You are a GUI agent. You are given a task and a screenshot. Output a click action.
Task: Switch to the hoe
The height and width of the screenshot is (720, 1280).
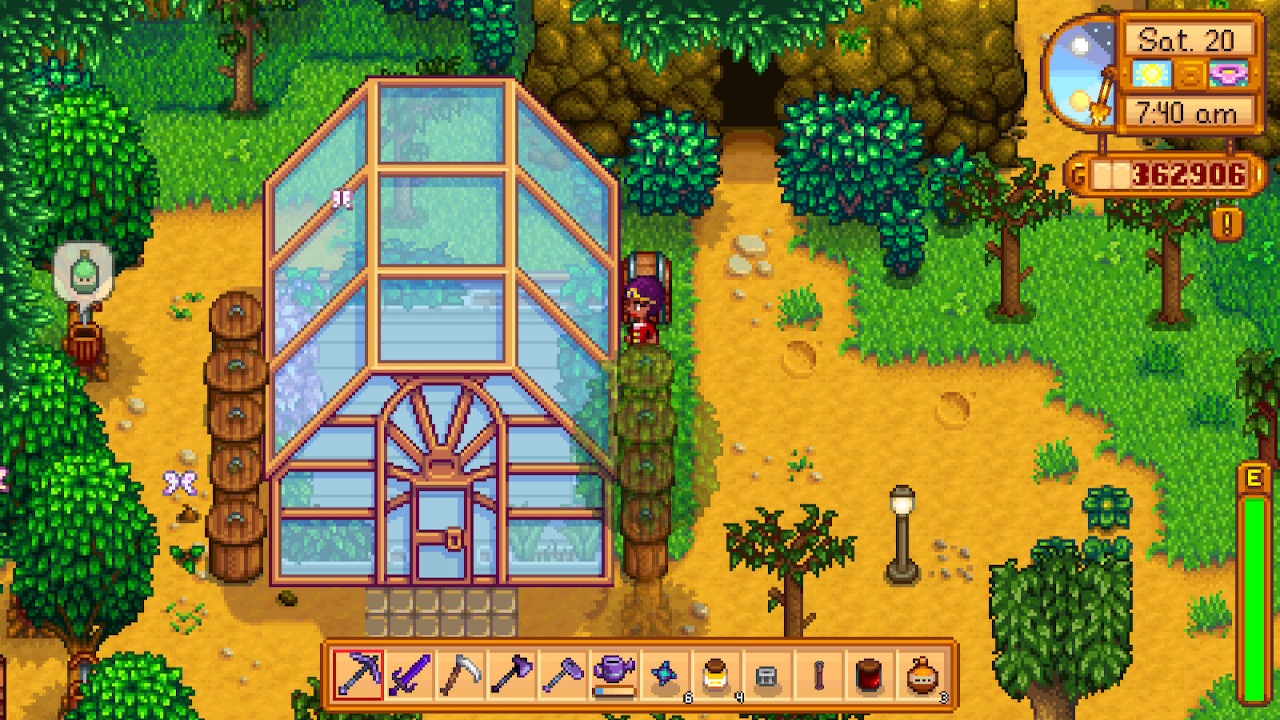point(563,675)
